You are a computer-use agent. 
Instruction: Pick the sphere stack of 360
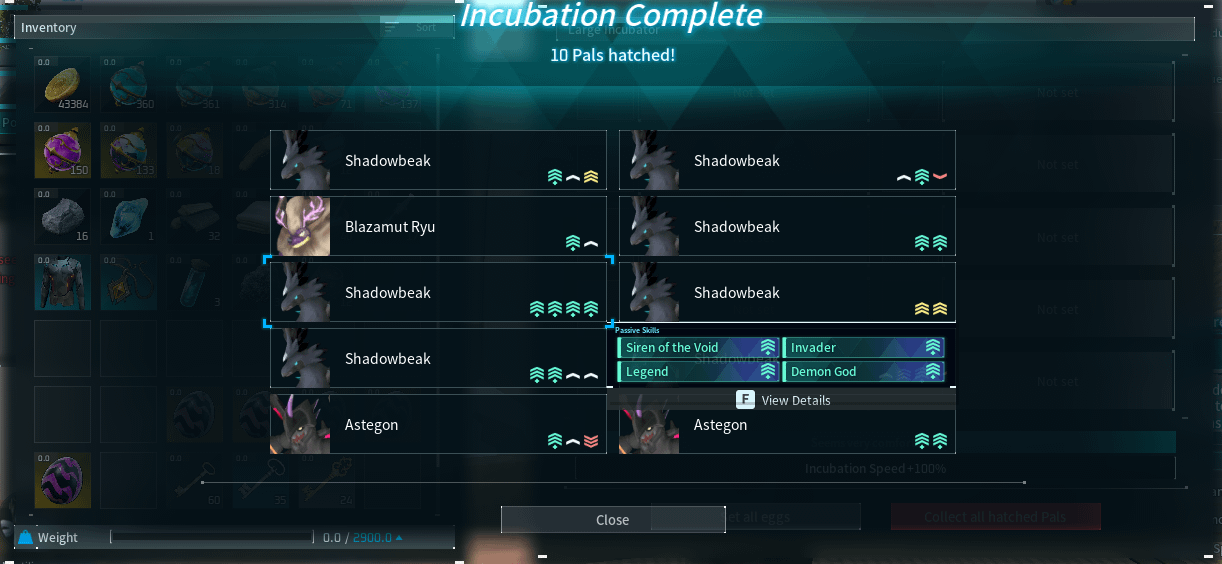coord(128,85)
